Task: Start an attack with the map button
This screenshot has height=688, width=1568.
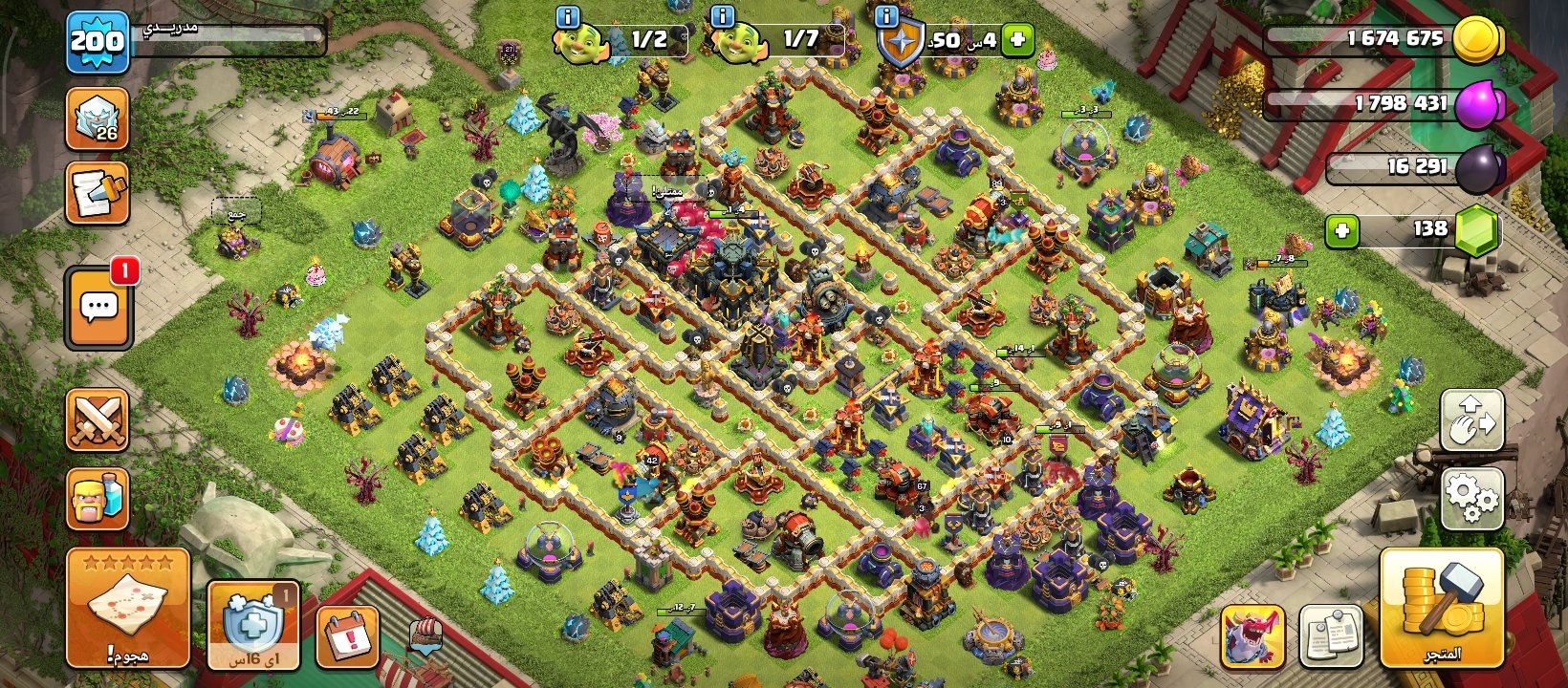Action: pyautogui.click(x=128, y=608)
